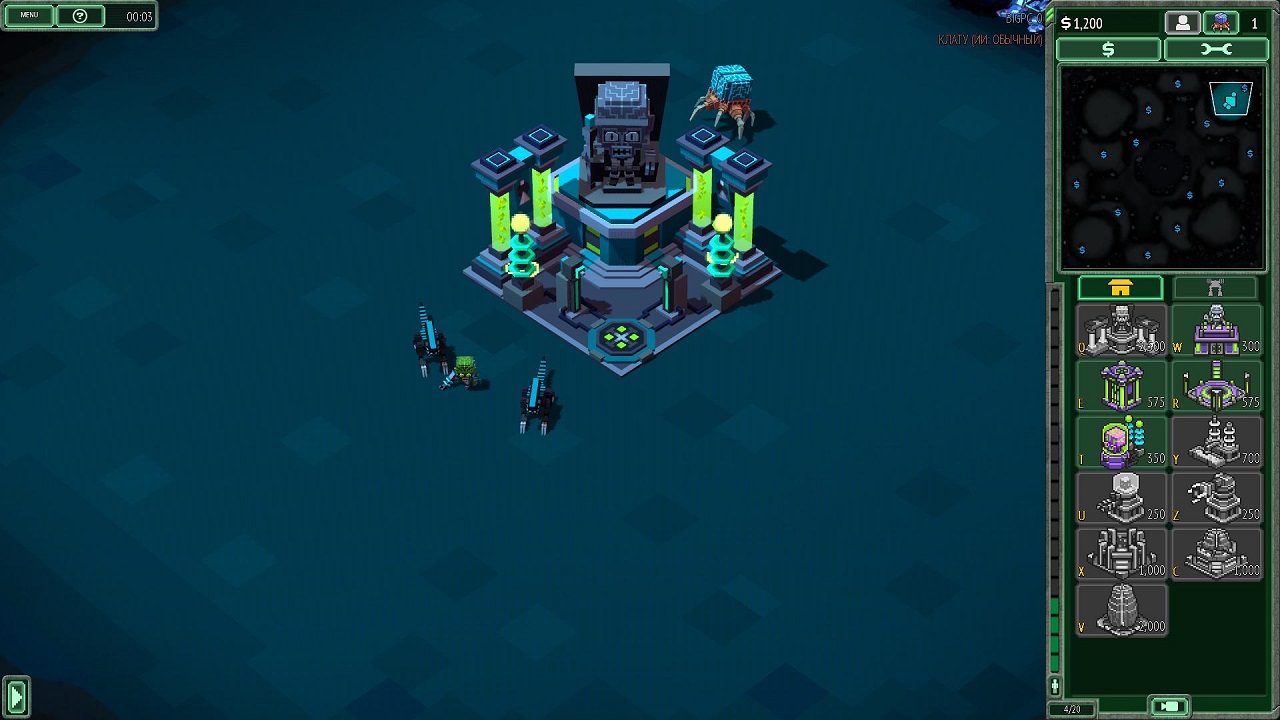
Task: Build the R platform structure costing 575
Action: (x=1215, y=386)
